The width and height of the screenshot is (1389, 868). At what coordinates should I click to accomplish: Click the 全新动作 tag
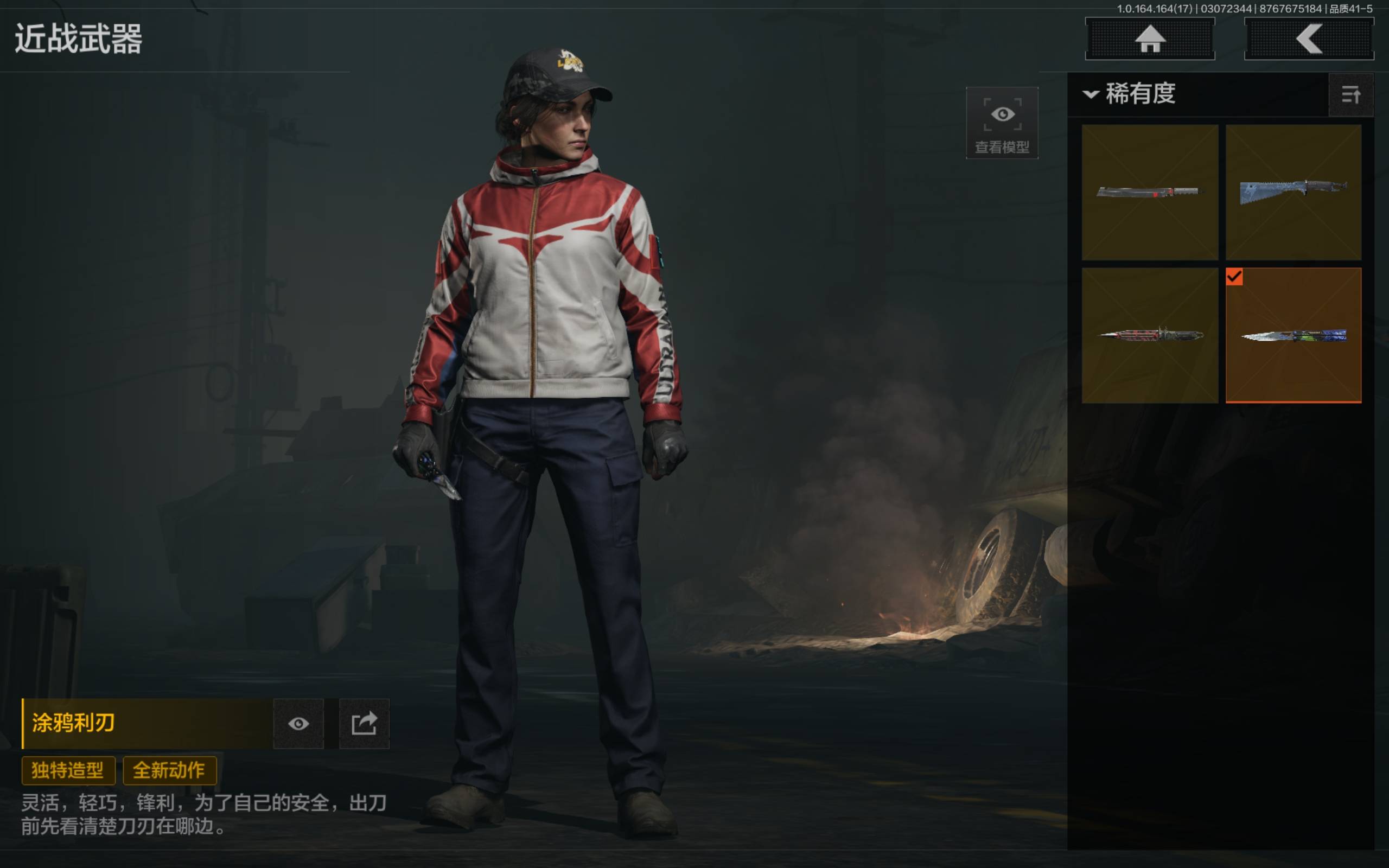(x=169, y=770)
